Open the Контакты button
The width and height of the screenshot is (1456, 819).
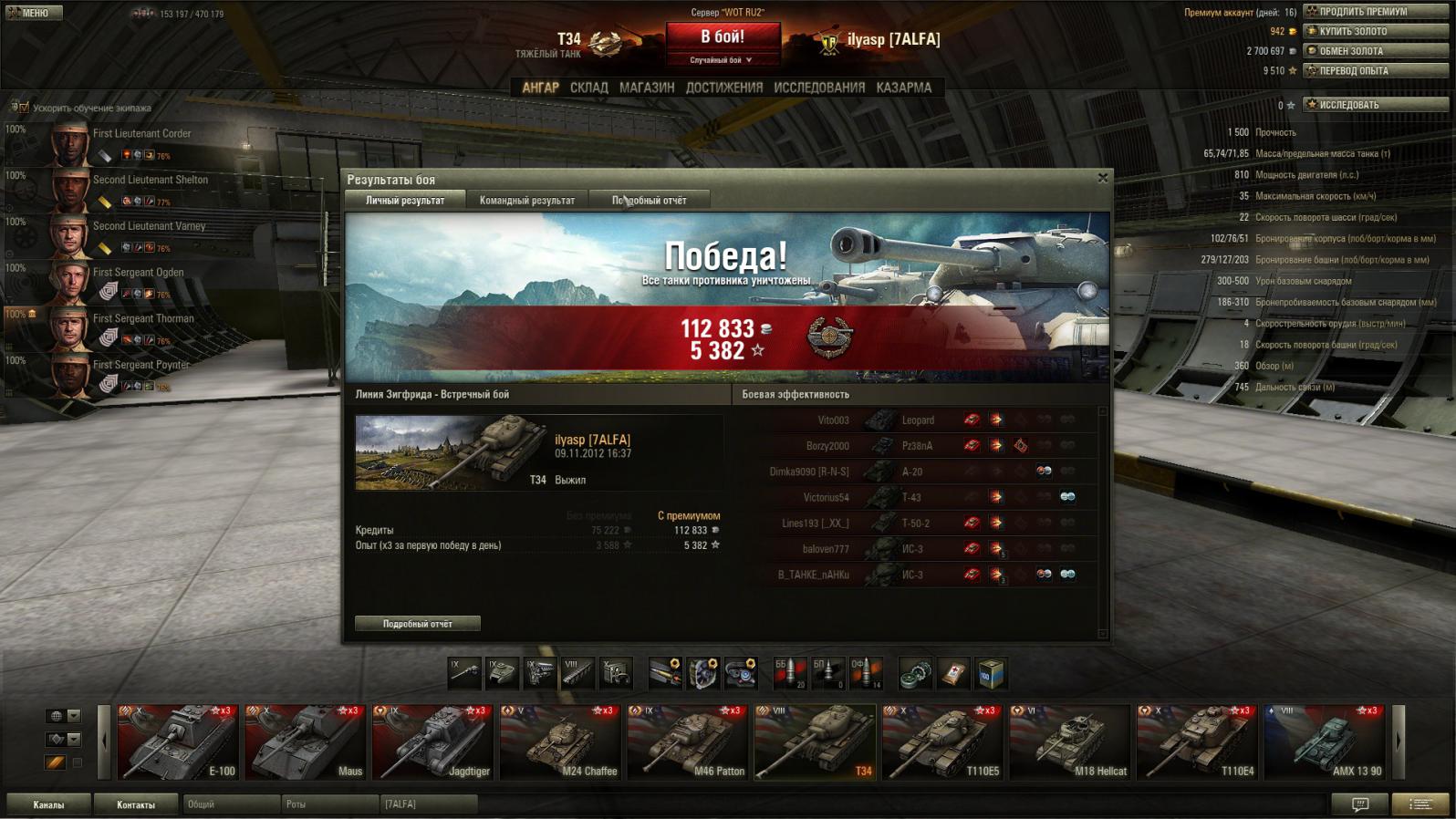click(x=136, y=804)
